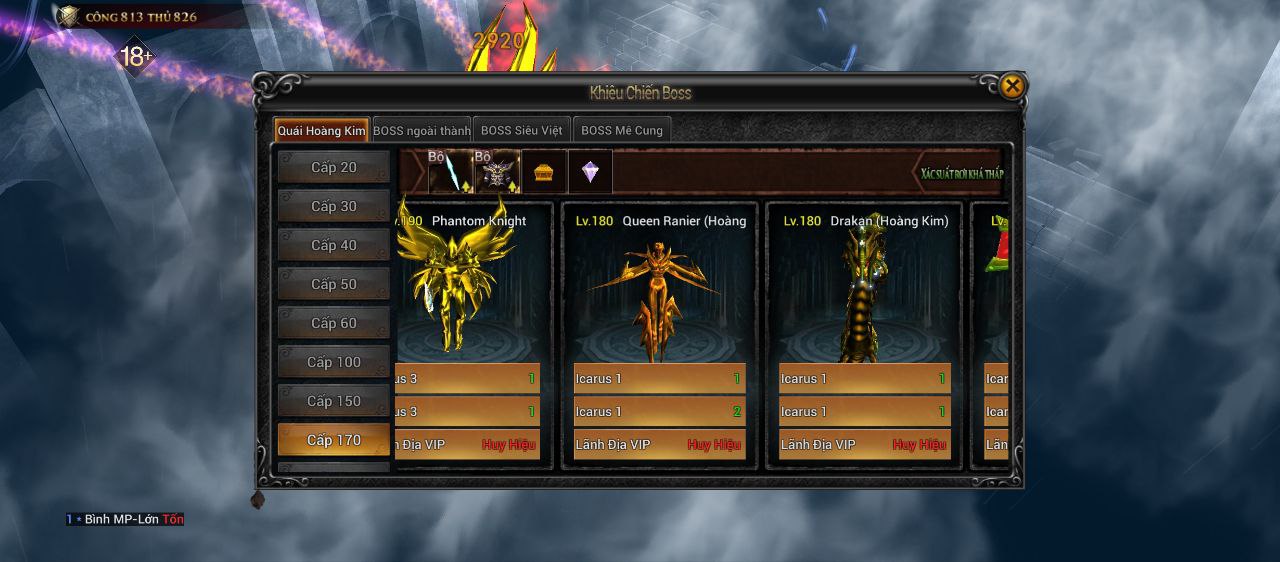Show the BOSS Mê Cung tab
Screen dimensions: 1280x562
[x=621, y=131]
